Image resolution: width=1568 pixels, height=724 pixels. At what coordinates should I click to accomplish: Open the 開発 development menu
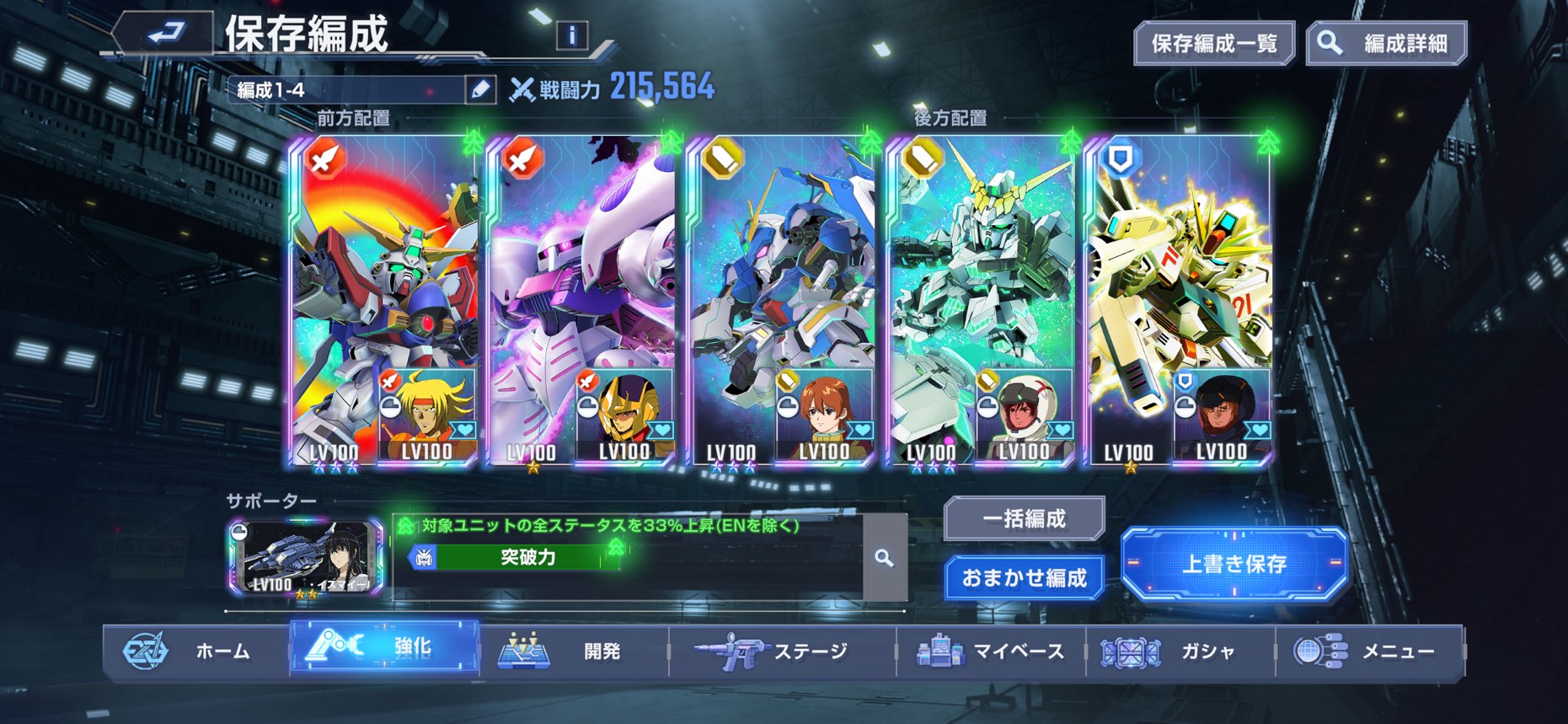[573, 651]
